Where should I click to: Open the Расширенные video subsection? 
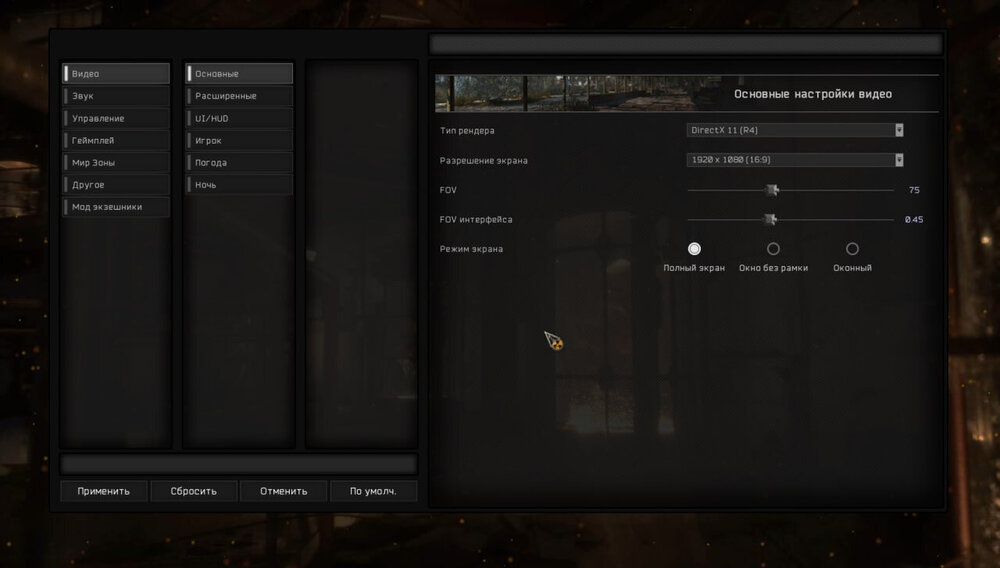tap(239, 96)
